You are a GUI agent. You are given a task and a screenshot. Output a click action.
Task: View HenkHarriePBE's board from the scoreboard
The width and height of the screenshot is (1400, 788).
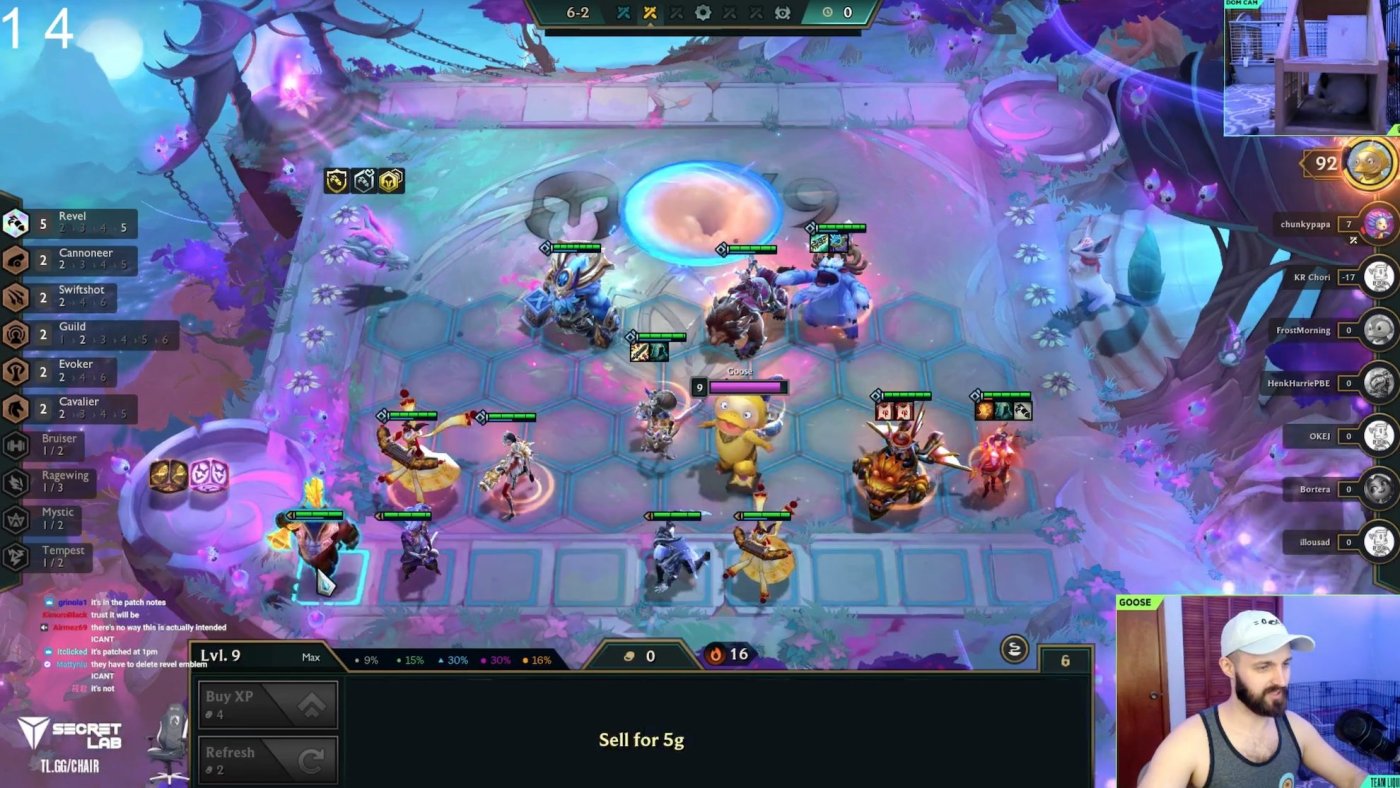(1380, 383)
